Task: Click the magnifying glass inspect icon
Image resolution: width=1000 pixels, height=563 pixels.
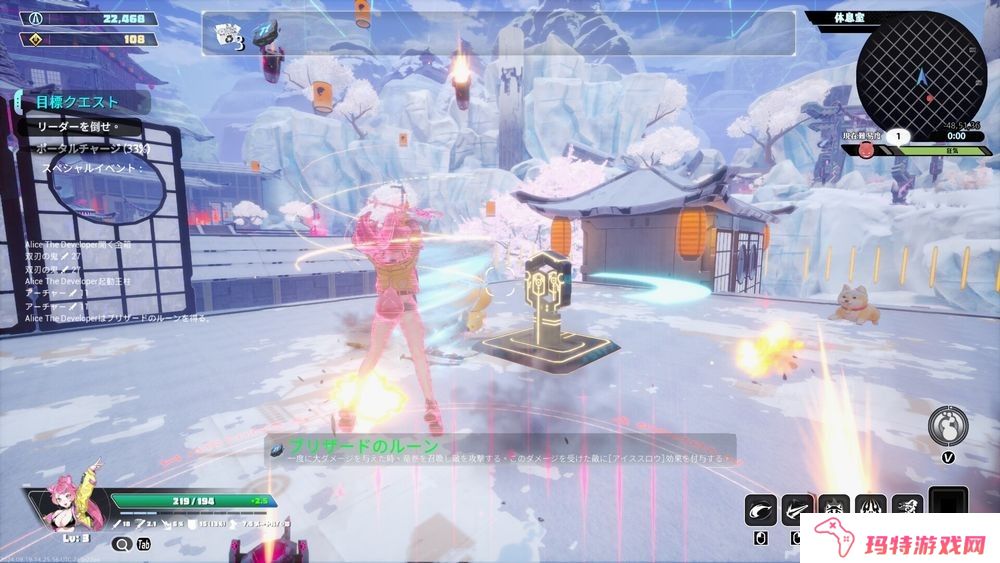Action: click(x=122, y=544)
